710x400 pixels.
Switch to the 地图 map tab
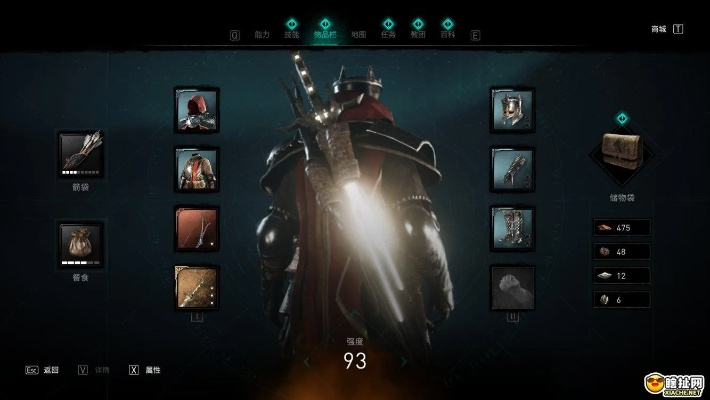point(358,34)
